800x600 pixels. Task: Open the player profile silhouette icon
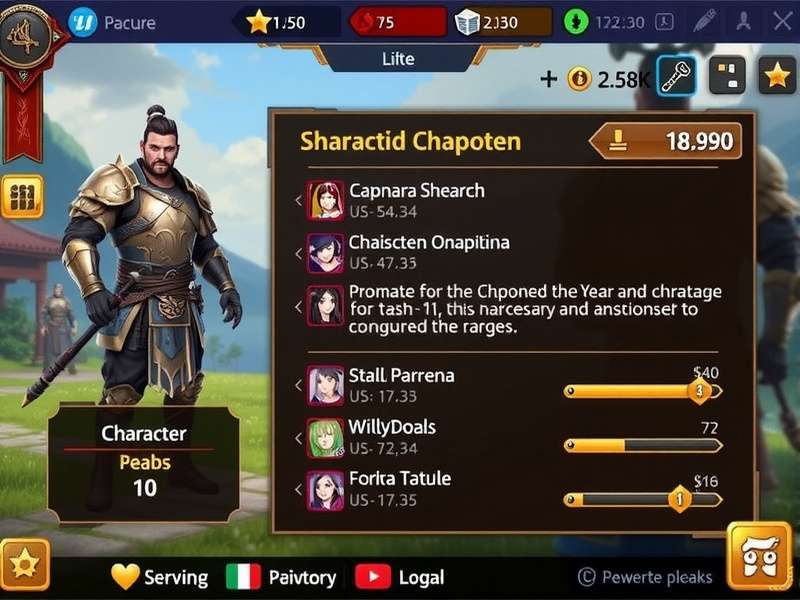point(743,21)
